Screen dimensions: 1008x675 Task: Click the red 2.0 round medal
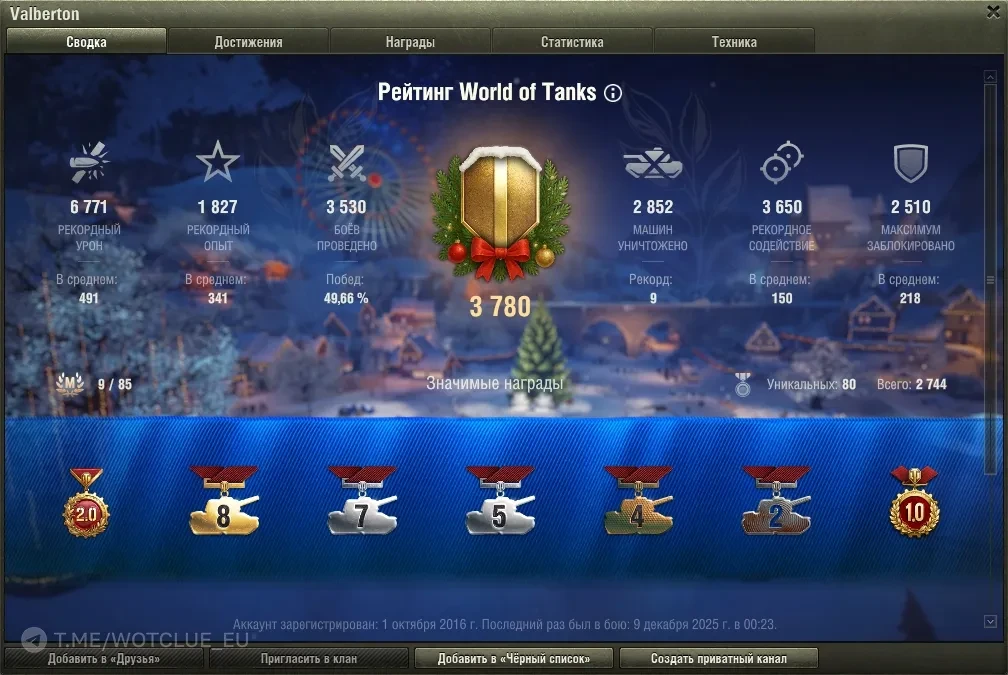pyautogui.click(x=86, y=505)
